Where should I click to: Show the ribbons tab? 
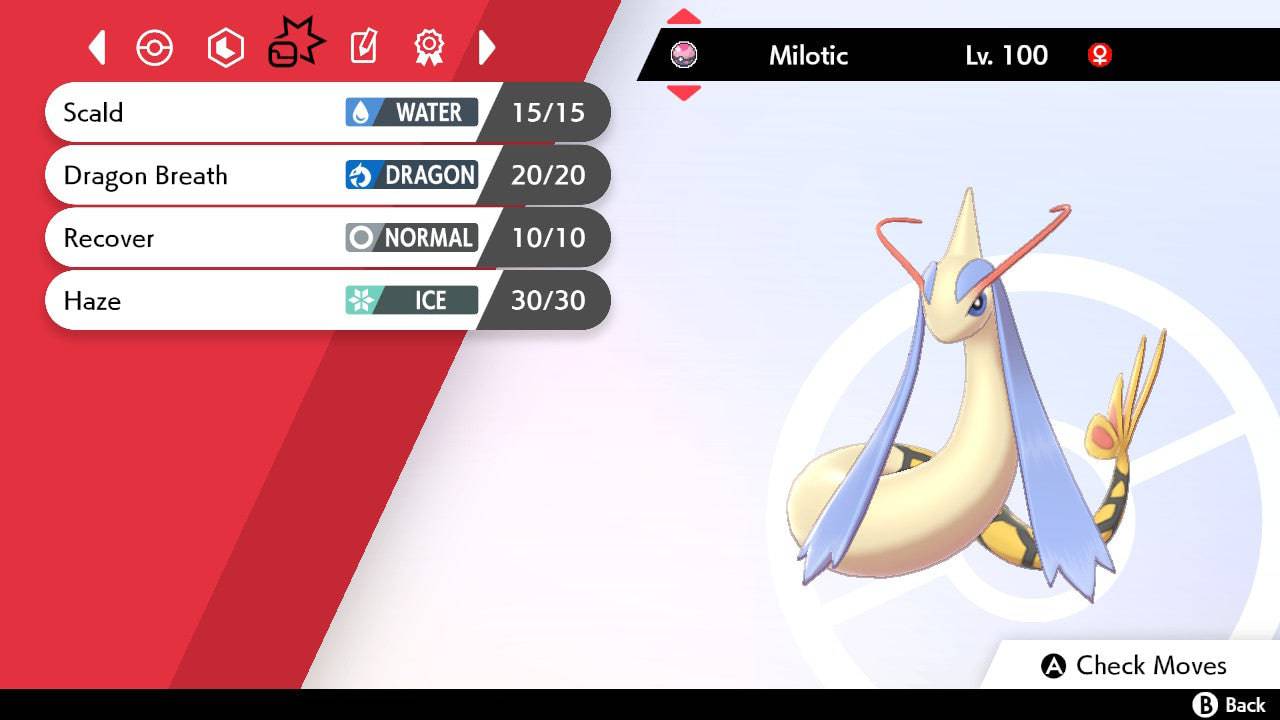pos(429,47)
